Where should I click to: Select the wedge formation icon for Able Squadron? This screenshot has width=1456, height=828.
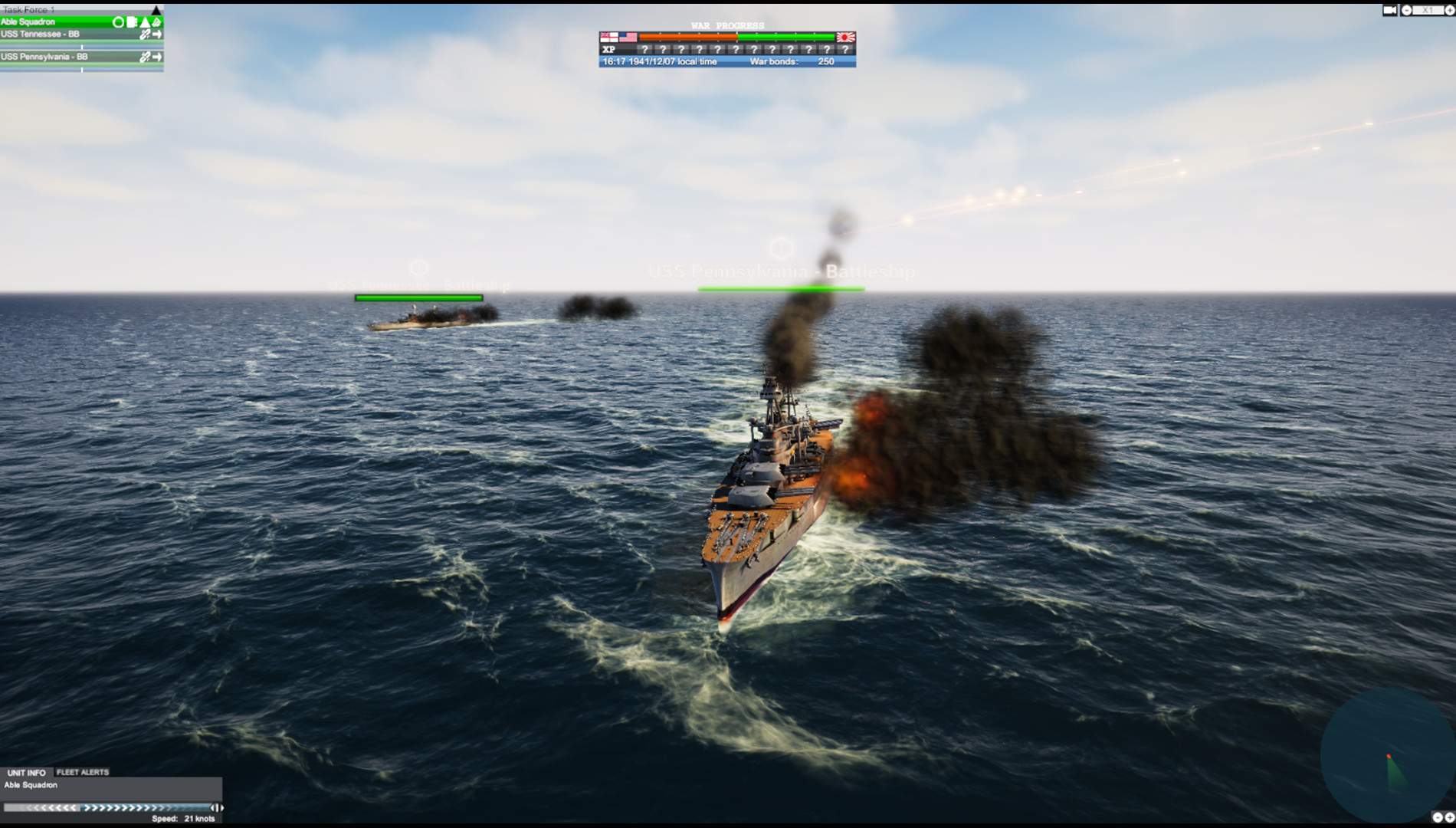tap(144, 21)
